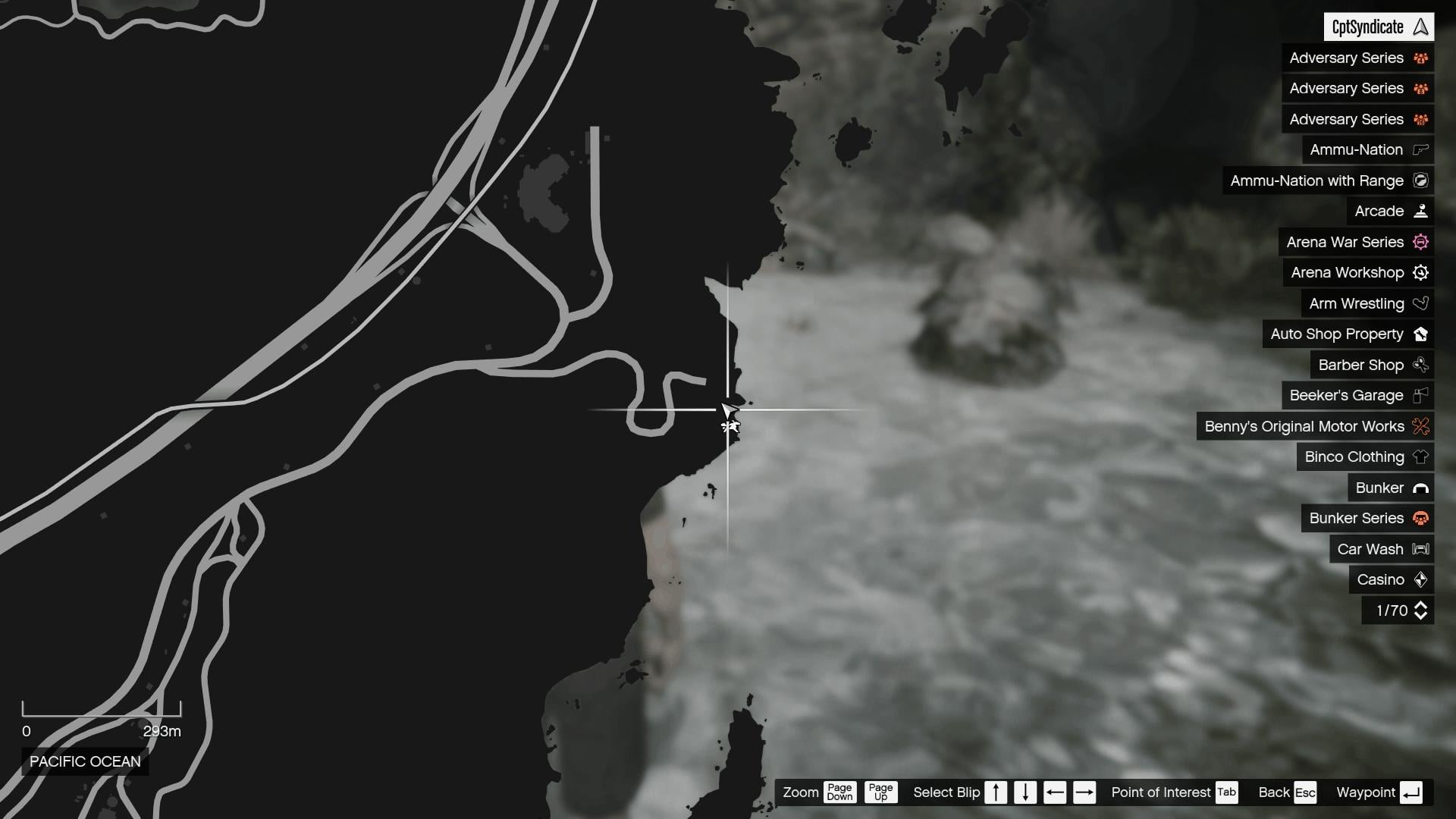Click the Barber Shop scissors icon
1456x819 pixels.
pos(1420,365)
